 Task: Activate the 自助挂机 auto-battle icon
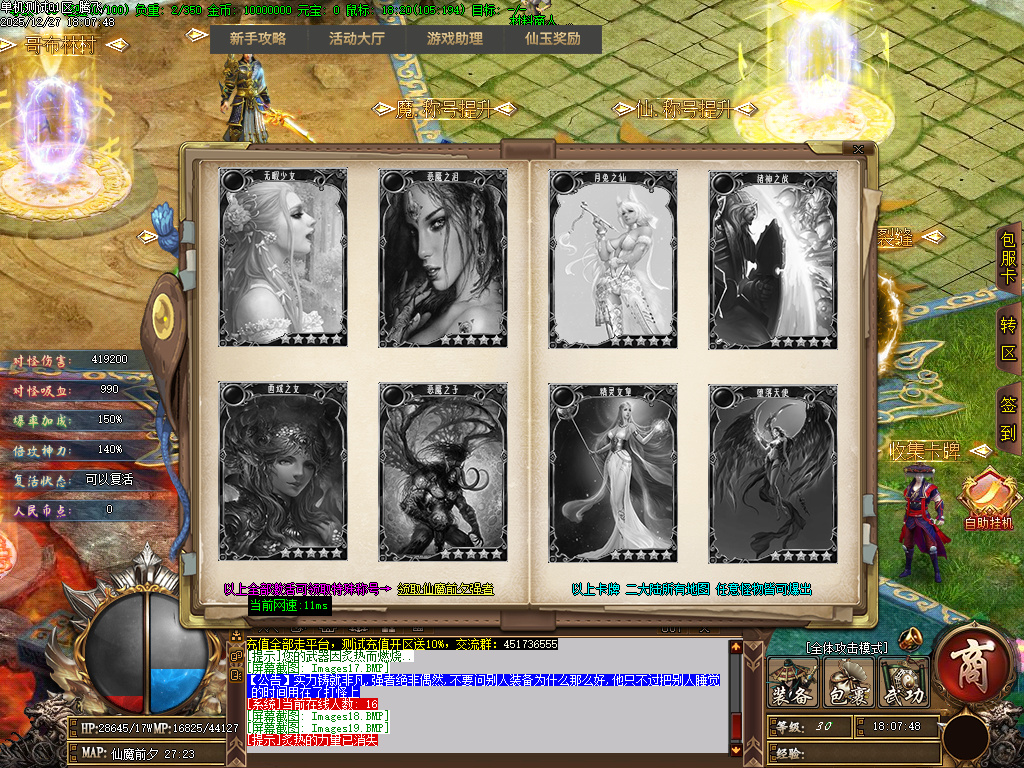tap(988, 498)
